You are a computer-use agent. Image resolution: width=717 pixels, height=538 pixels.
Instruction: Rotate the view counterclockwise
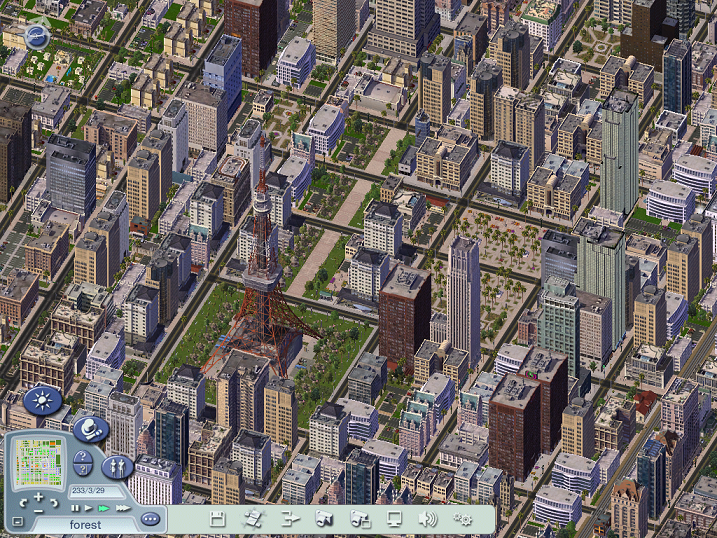(22, 504)
